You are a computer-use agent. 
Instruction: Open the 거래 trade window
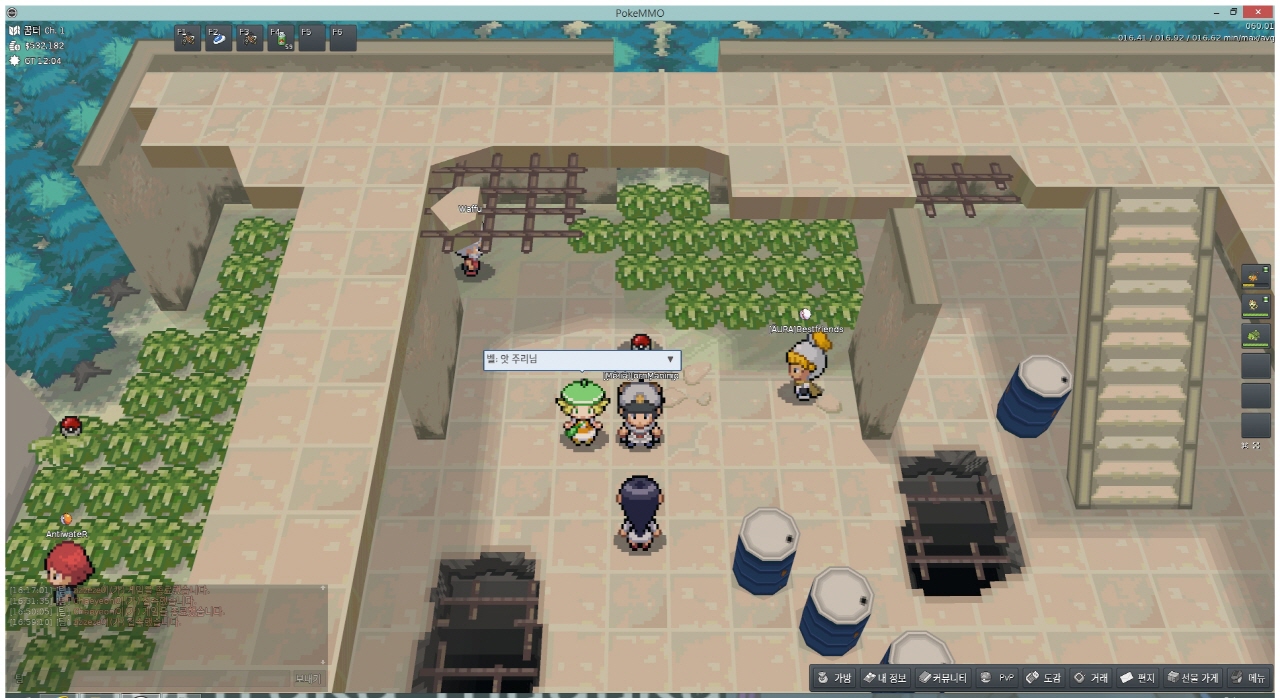(1092, 678)
